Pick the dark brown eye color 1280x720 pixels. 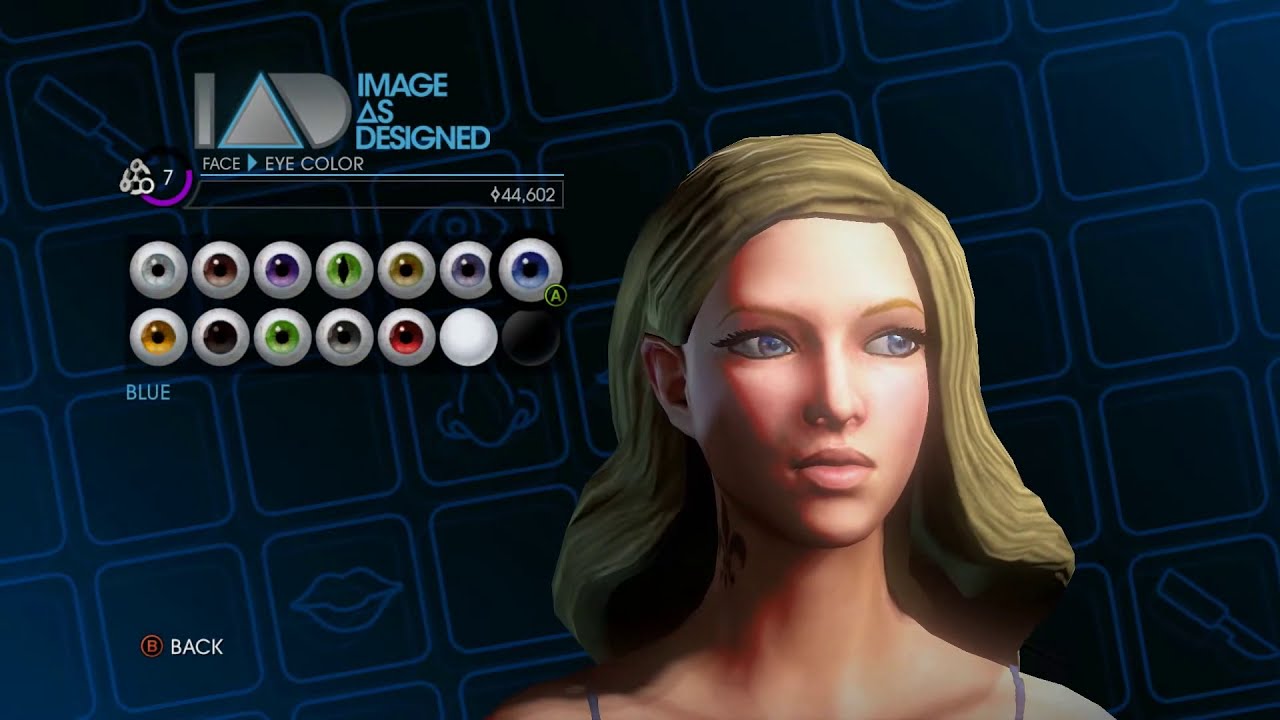tap(220, 337)
